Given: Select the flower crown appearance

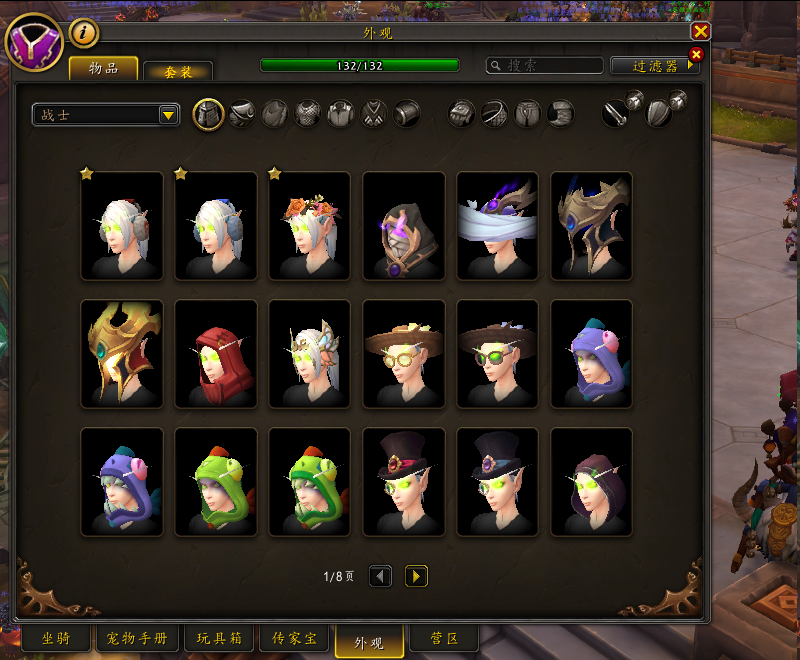Looking at the screenshot, I should pos(310,226).
